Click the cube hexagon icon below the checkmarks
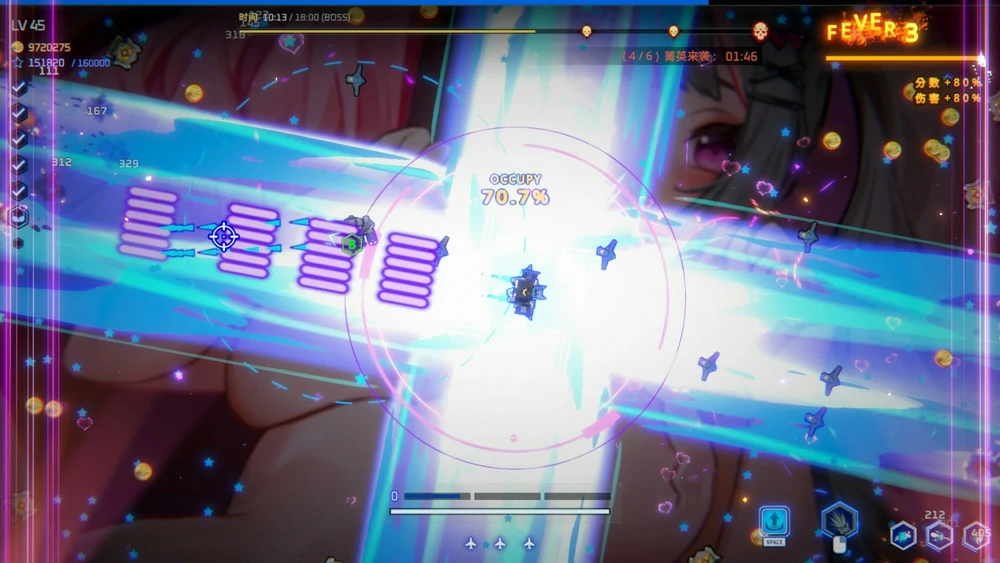 pos(18,216)
